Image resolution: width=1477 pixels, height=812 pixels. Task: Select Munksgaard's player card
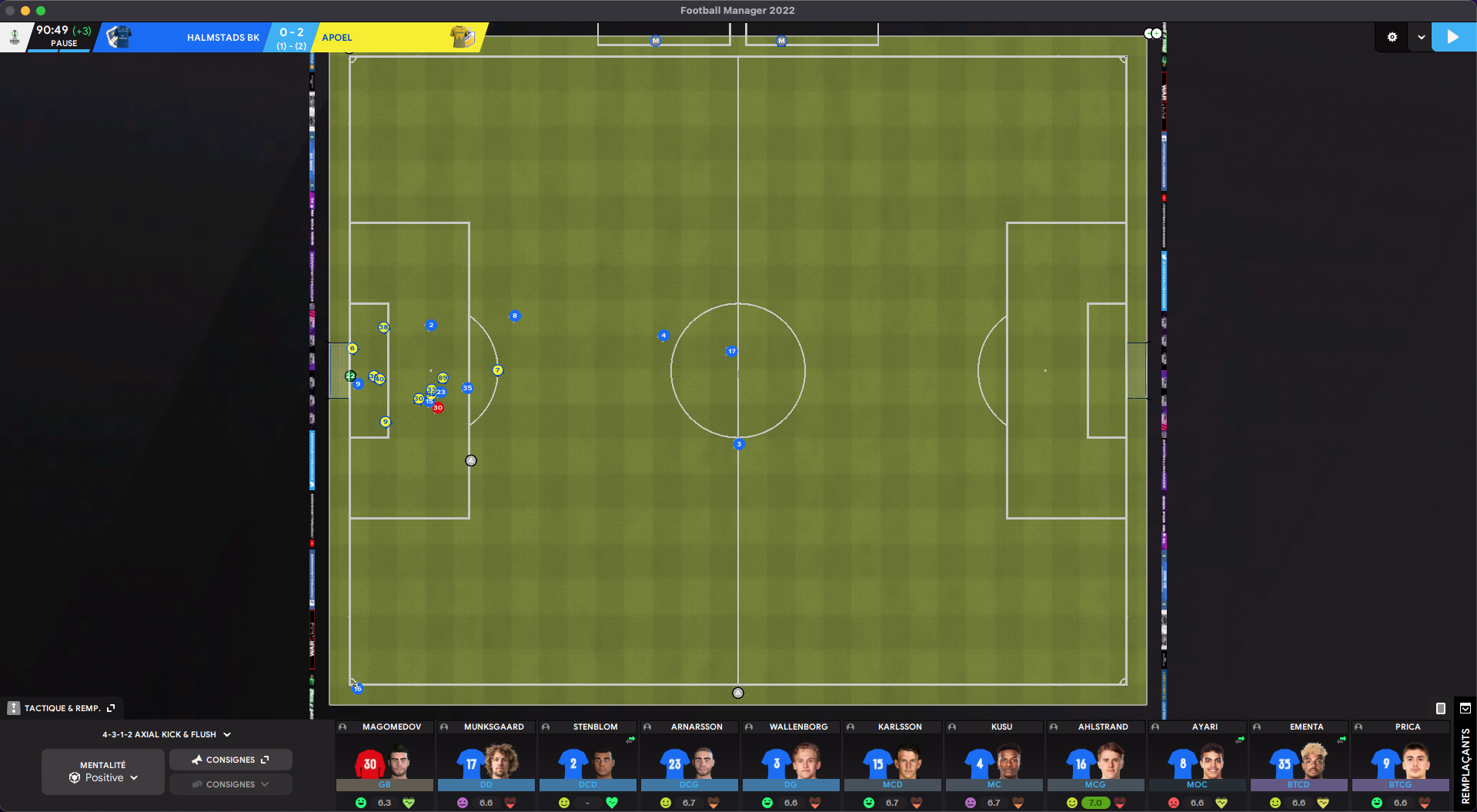tap(486, 761)
